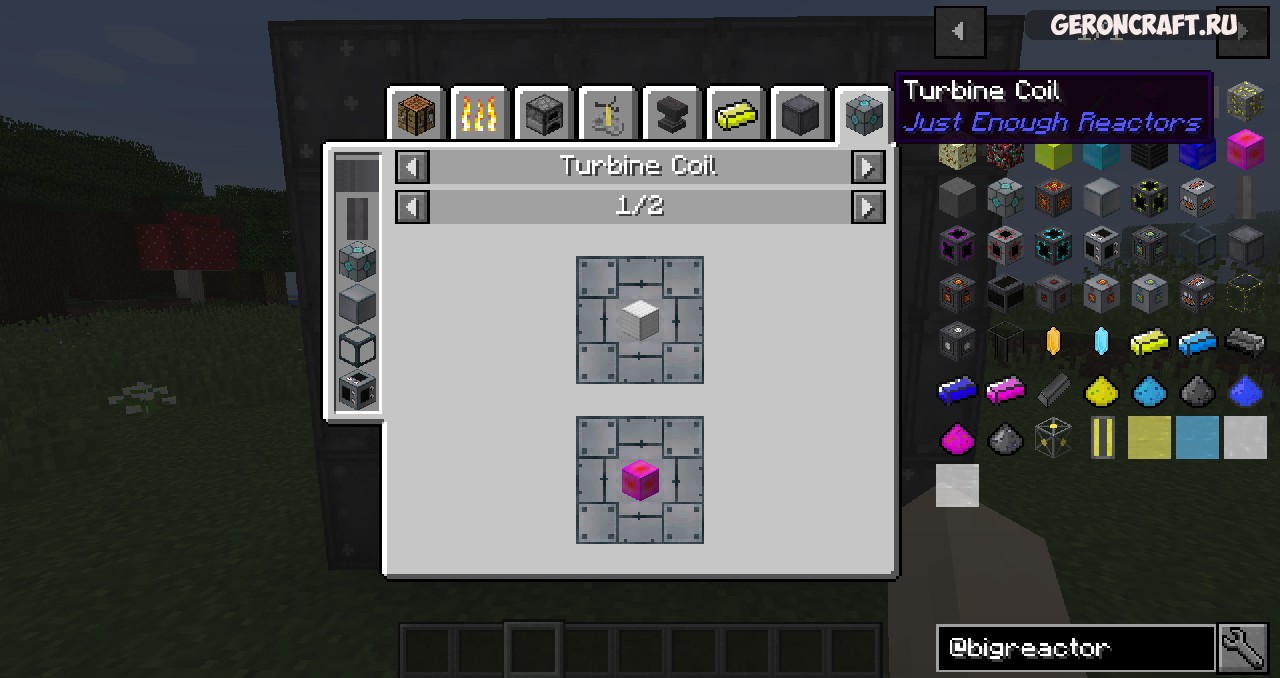
Task: Select the furnace recipe tab
Action: 543,115
